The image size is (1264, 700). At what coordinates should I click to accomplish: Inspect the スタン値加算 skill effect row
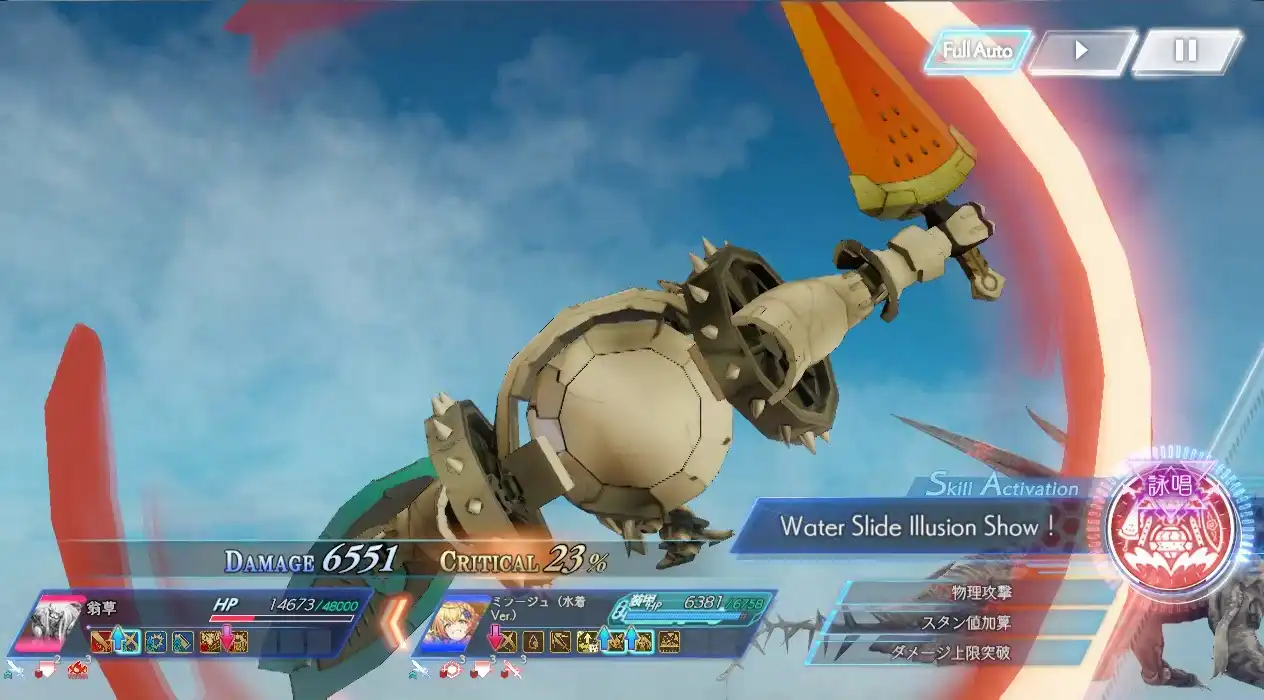(x=969, y=622)
